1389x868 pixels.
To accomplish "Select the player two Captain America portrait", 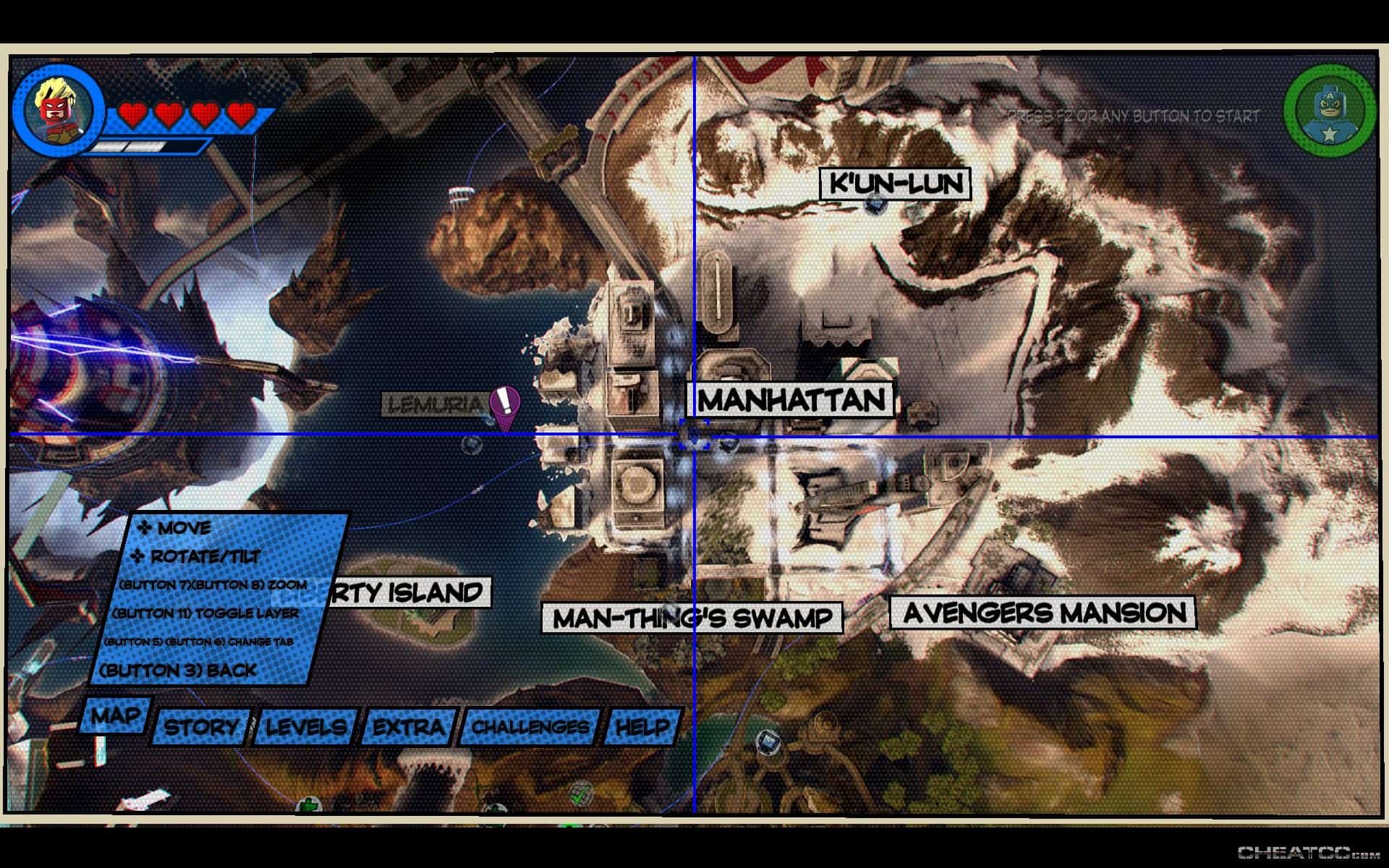I will (1330, 112).
